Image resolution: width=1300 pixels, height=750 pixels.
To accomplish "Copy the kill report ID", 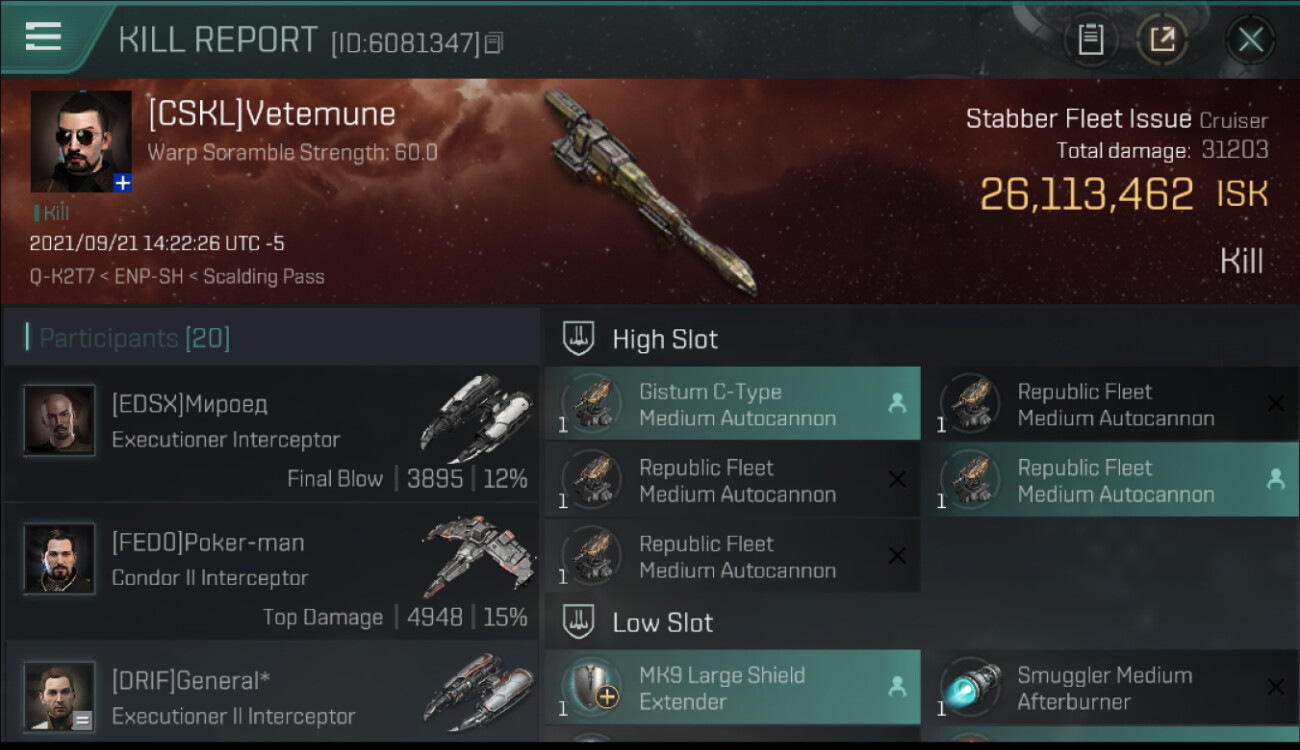I will point(494,43).
